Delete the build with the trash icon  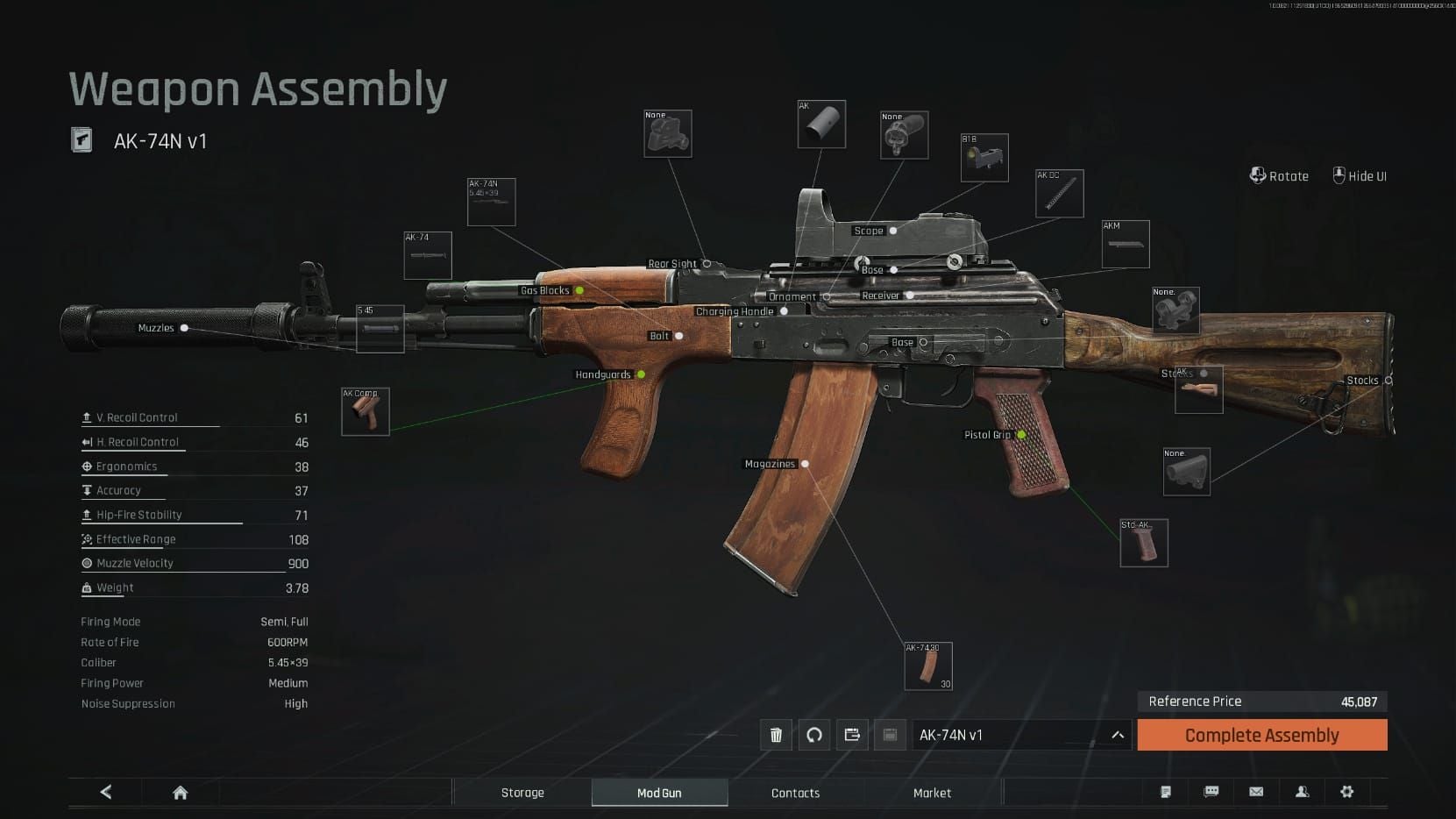pyautogui.click(x=776, y=735)
